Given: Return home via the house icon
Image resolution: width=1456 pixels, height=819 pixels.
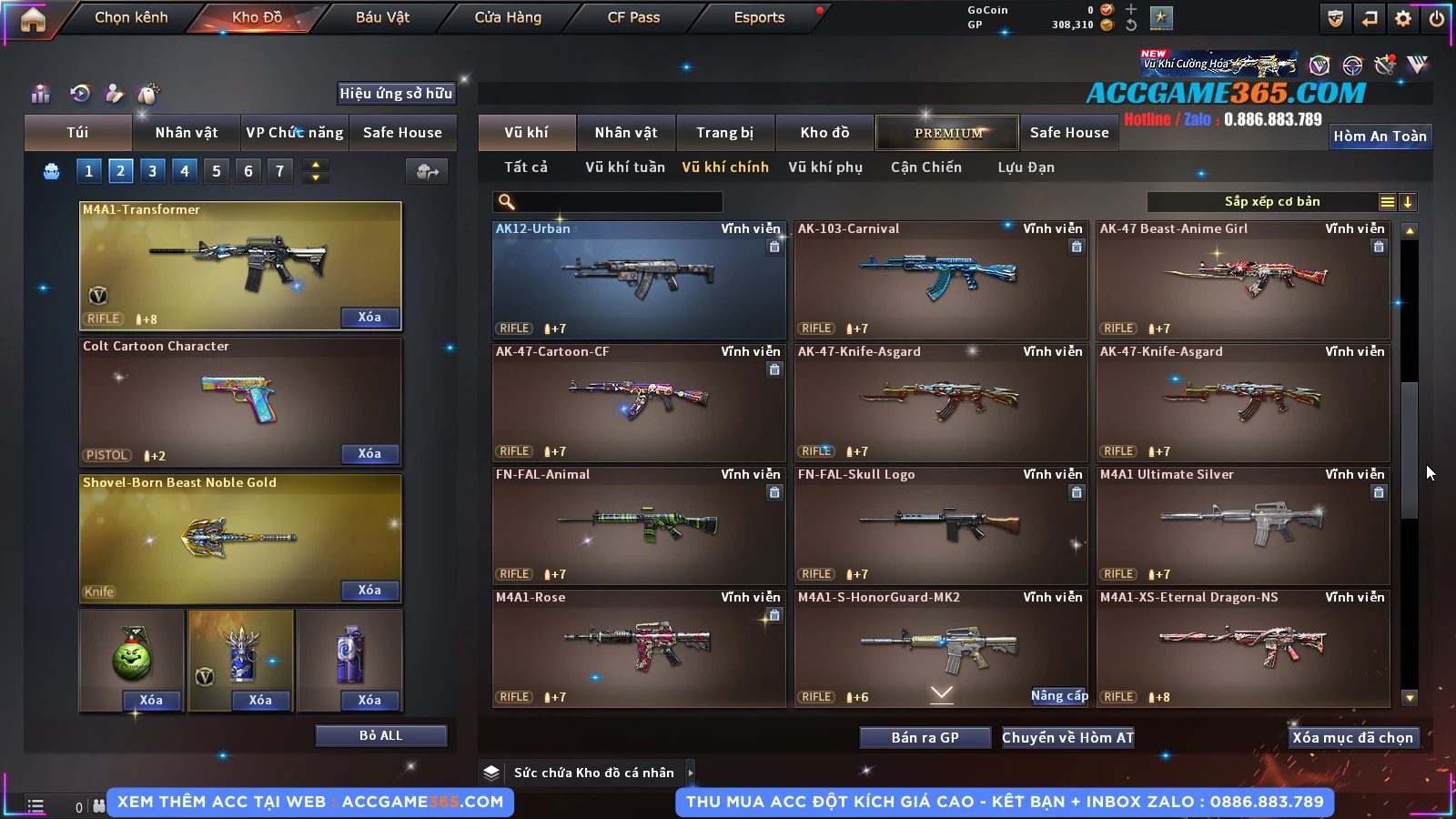Looking at the screenshot, I should (x=33, y=19).
